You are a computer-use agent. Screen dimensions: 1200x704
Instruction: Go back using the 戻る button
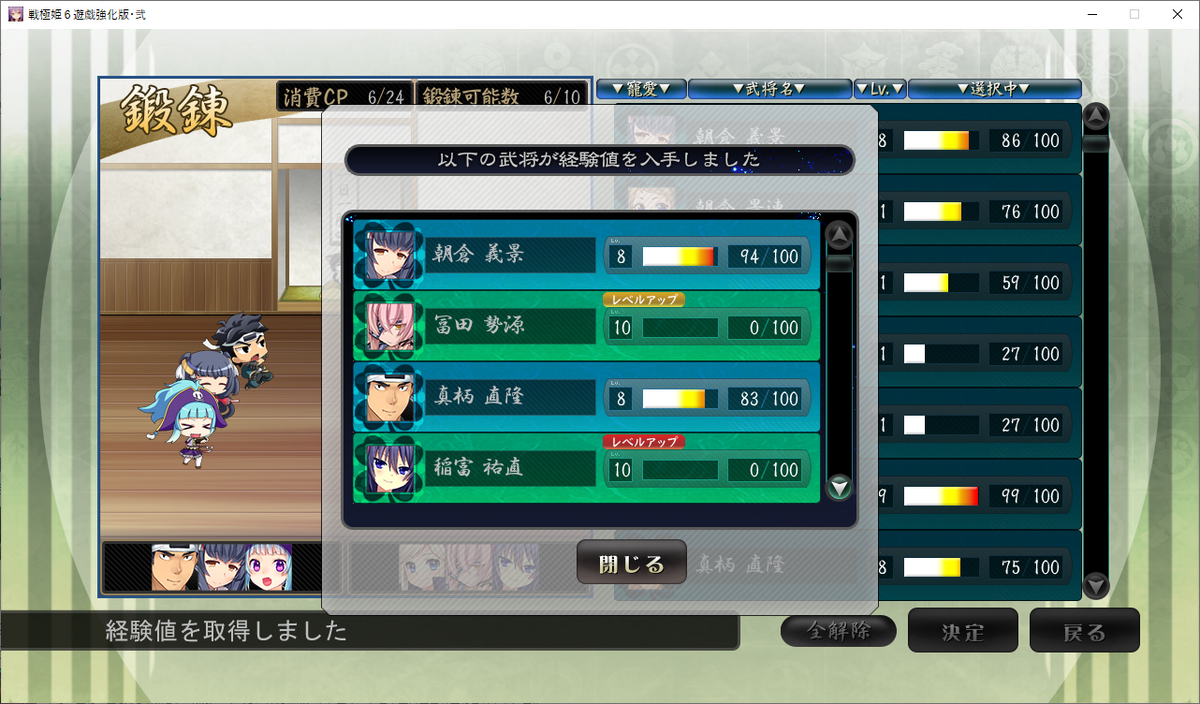(1084, 631)
